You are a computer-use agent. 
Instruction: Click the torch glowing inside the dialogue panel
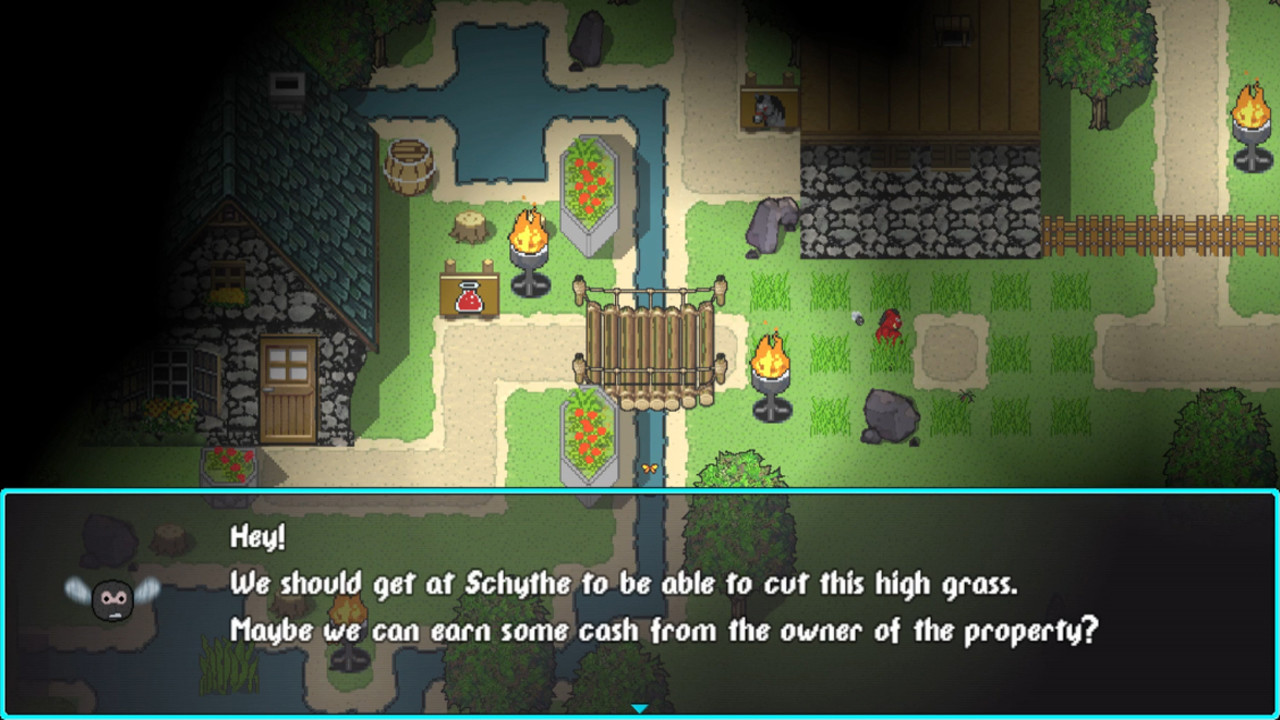coord(345,615)
